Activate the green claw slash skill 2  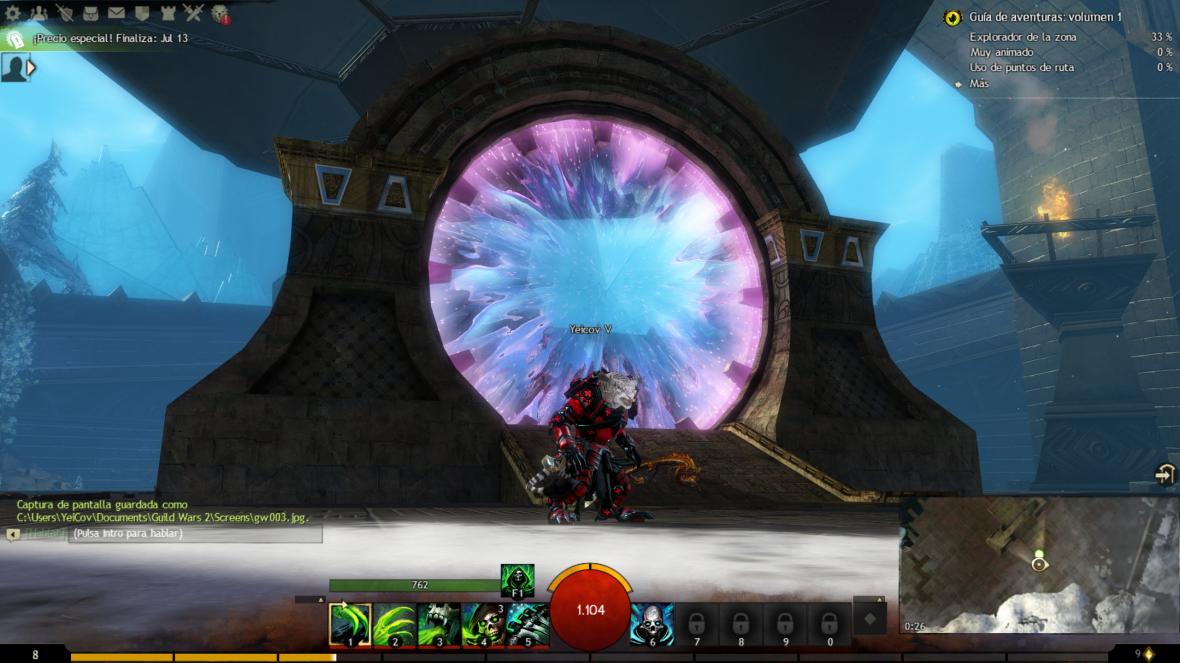click(x=395, y=624)
